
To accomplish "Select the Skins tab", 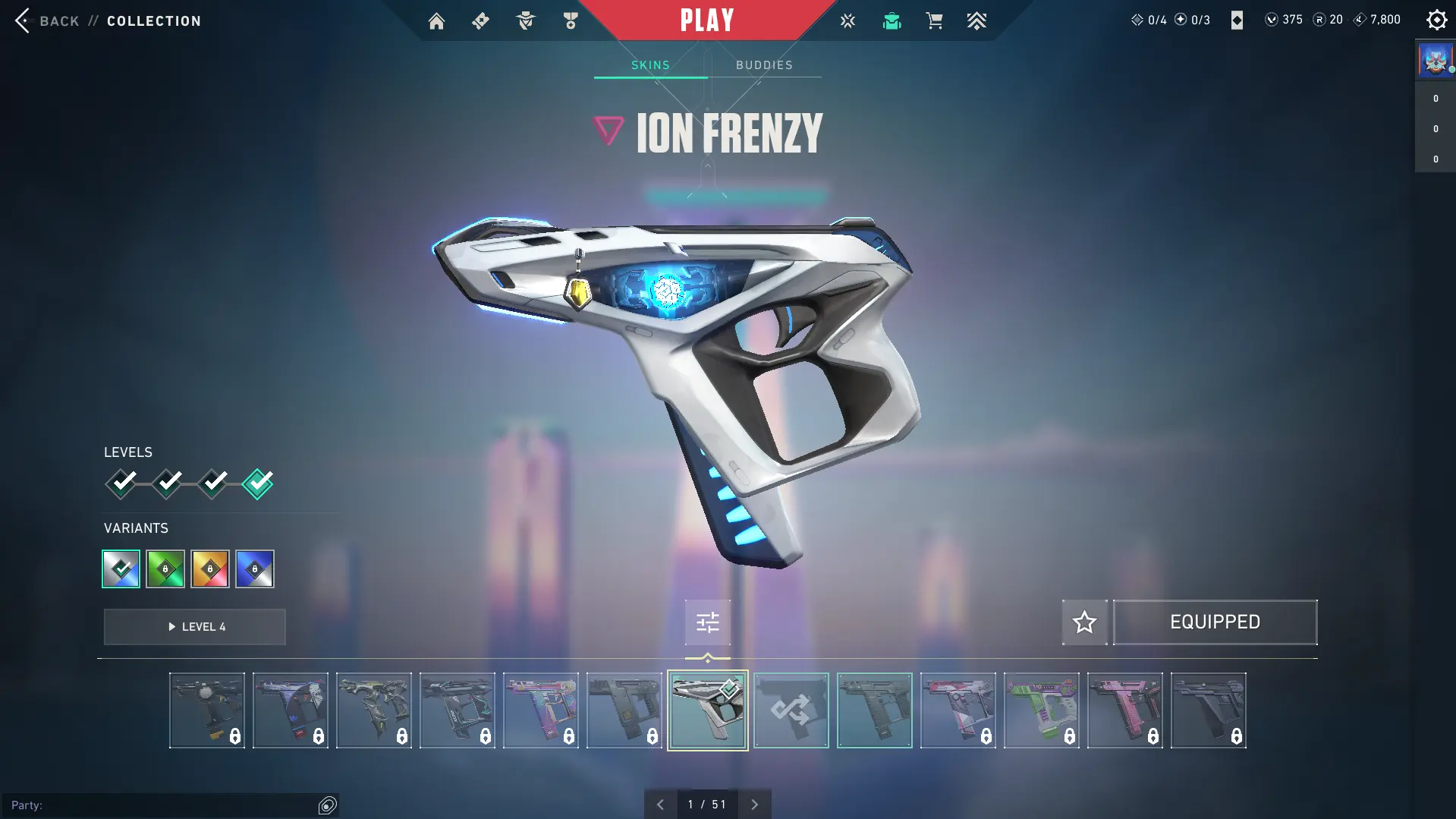I will (650, 65).
